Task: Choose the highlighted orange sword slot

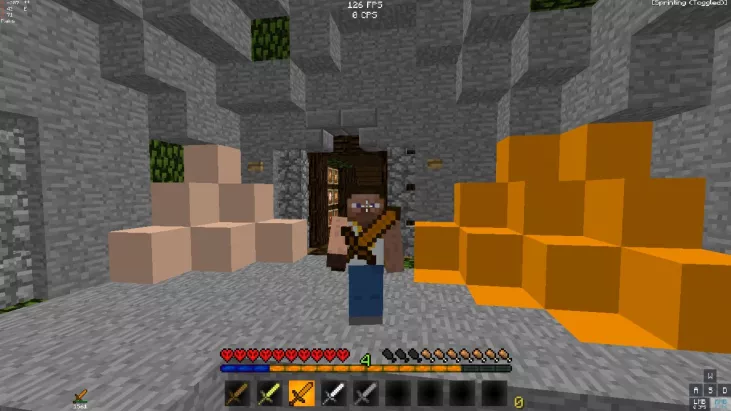Action: tap(299, 394)
